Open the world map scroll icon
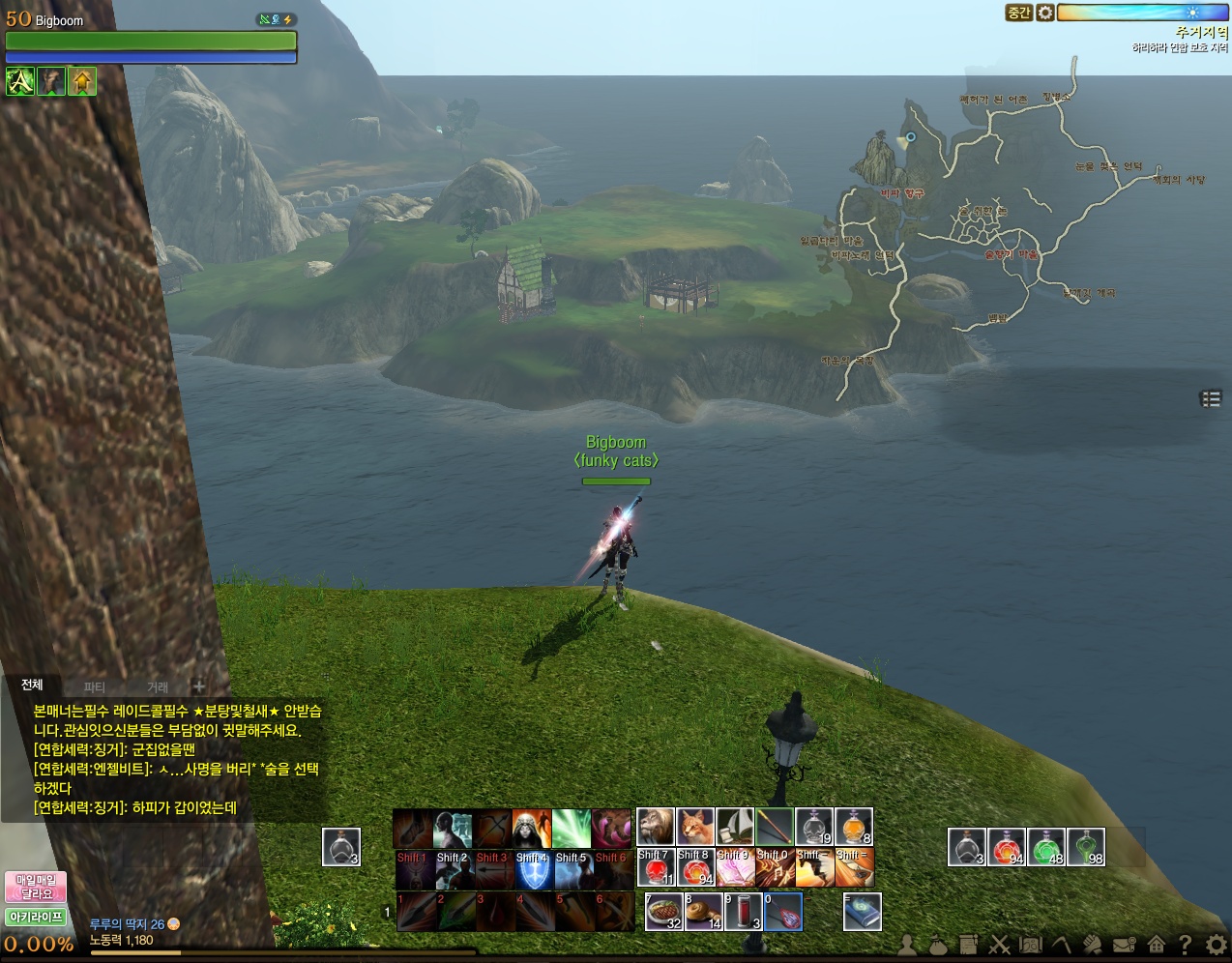The height and width of the screenshot is (963, 1232). [x=1031, y=945]
